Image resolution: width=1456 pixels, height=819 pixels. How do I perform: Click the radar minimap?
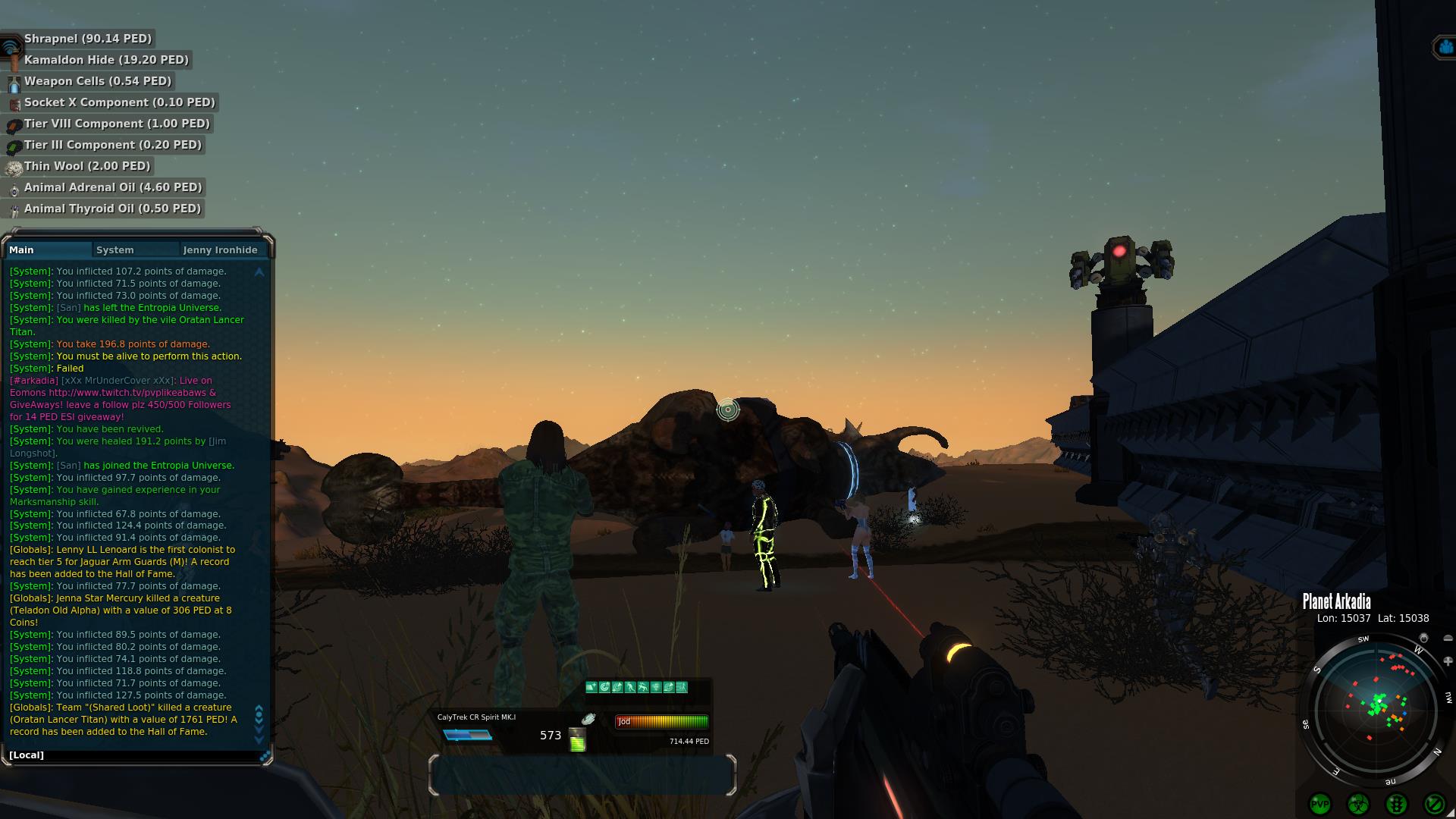click(x=1376, y=708)
